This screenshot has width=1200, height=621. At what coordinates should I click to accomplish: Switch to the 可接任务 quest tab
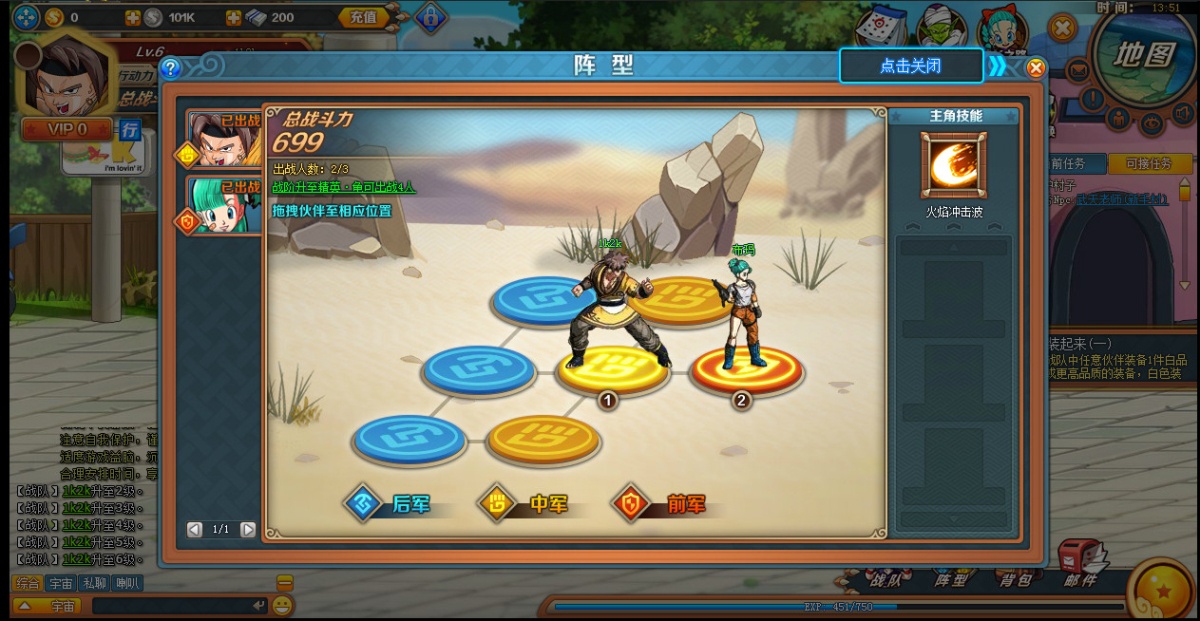coord(1149,164)
